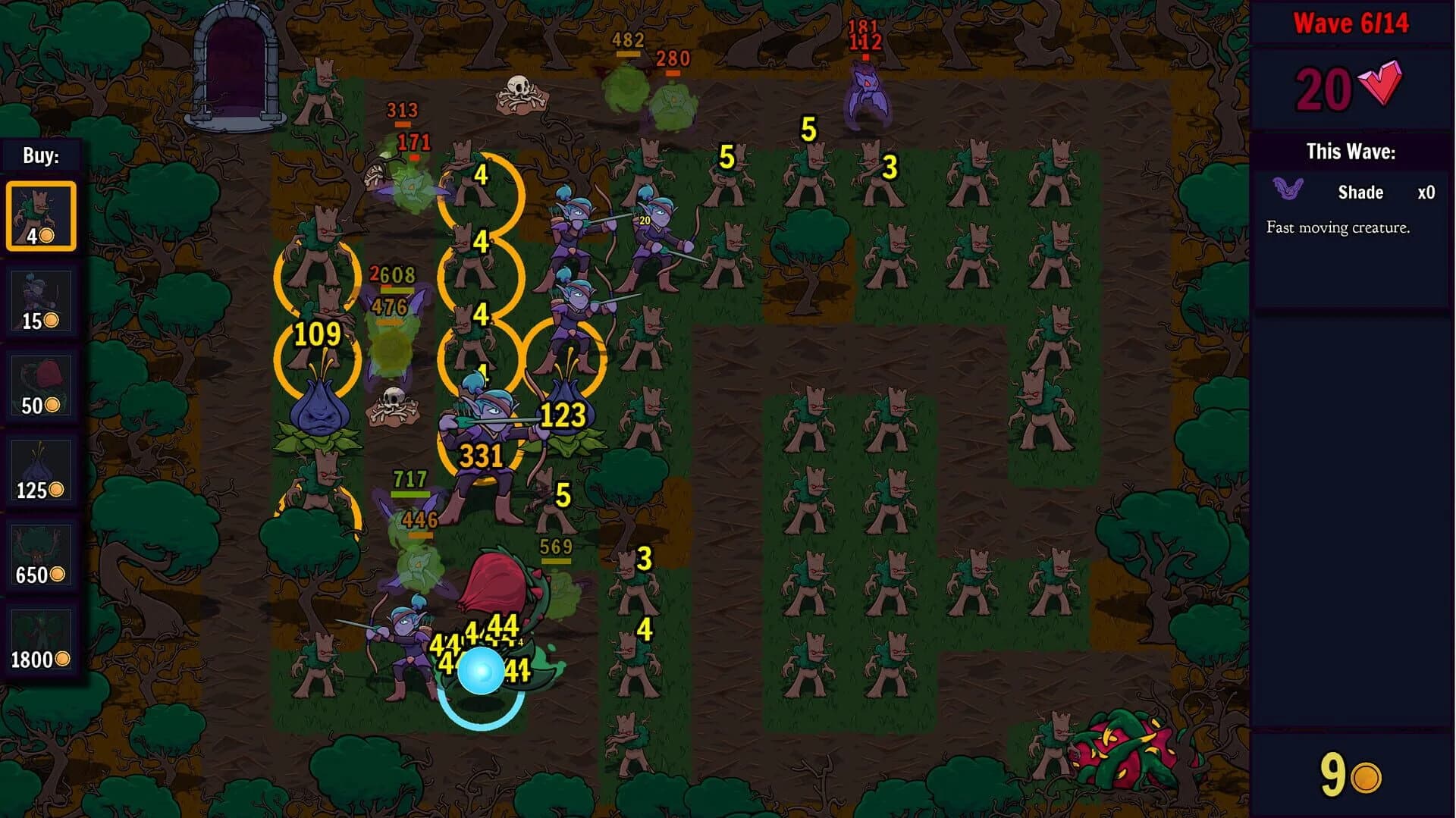
Task: Click the This Wave panel header
Action: (x=1351, y=150)
